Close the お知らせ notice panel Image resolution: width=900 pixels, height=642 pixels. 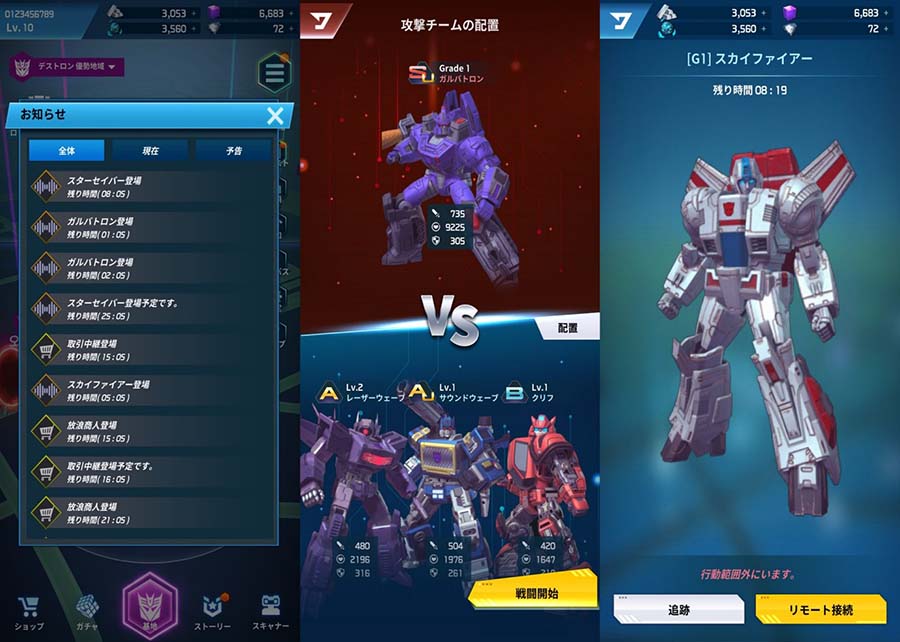click(275, 115)
